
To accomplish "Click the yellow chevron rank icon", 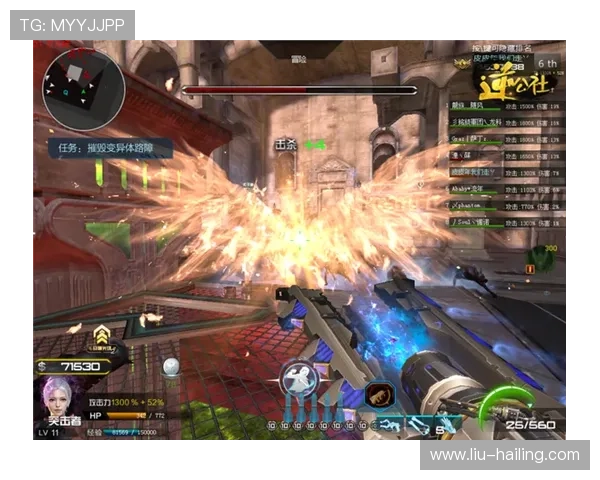I will tap(102, 335).
